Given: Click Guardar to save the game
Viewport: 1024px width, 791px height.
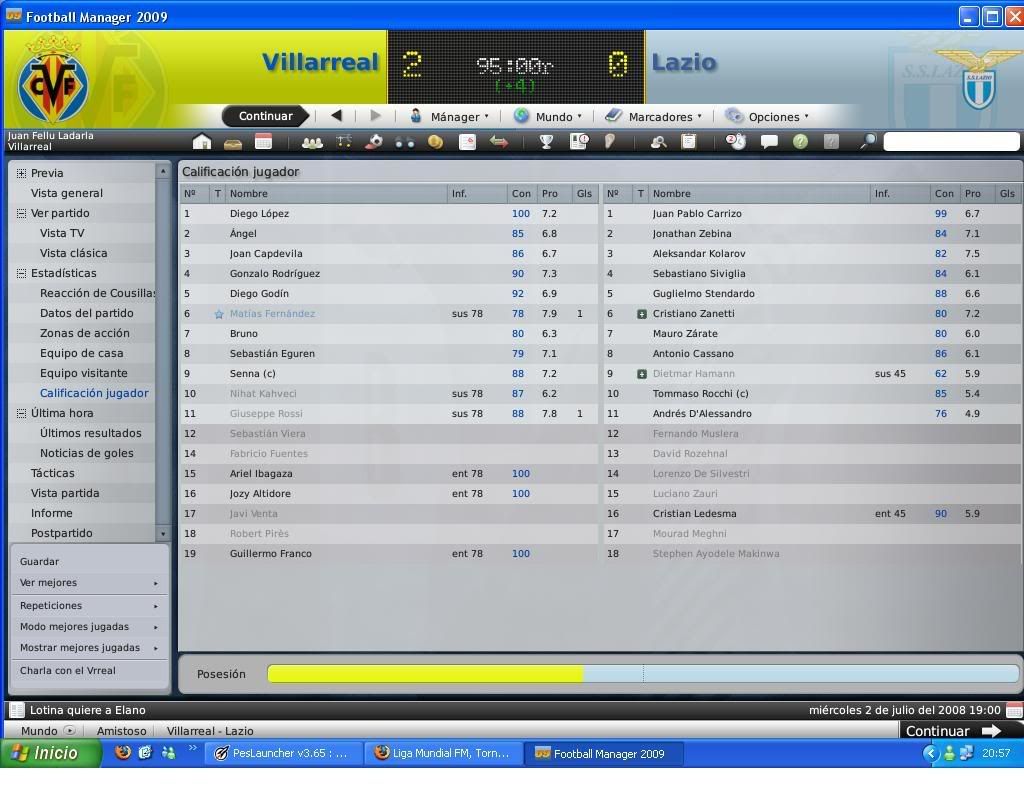Looking at the screenshot, I should [39, 562].
